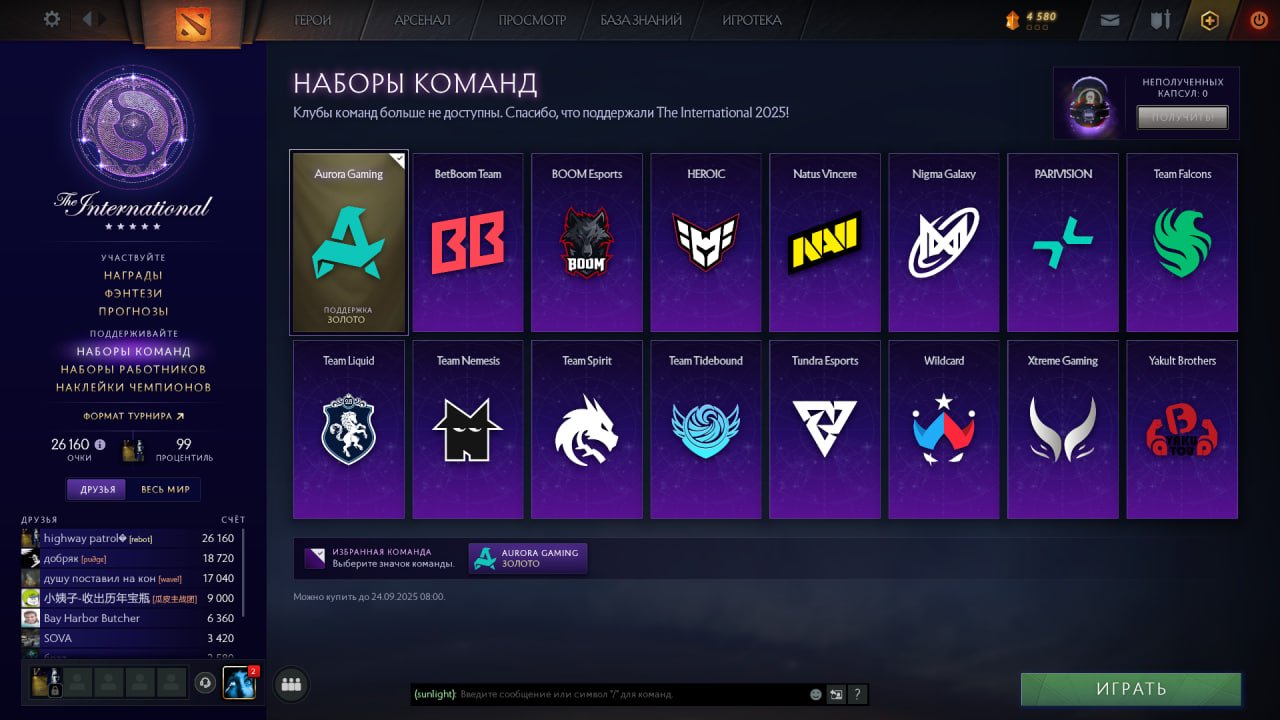Click the question mark help icon beside chat
Viewport: 1280px width, 720px height.
857,693
